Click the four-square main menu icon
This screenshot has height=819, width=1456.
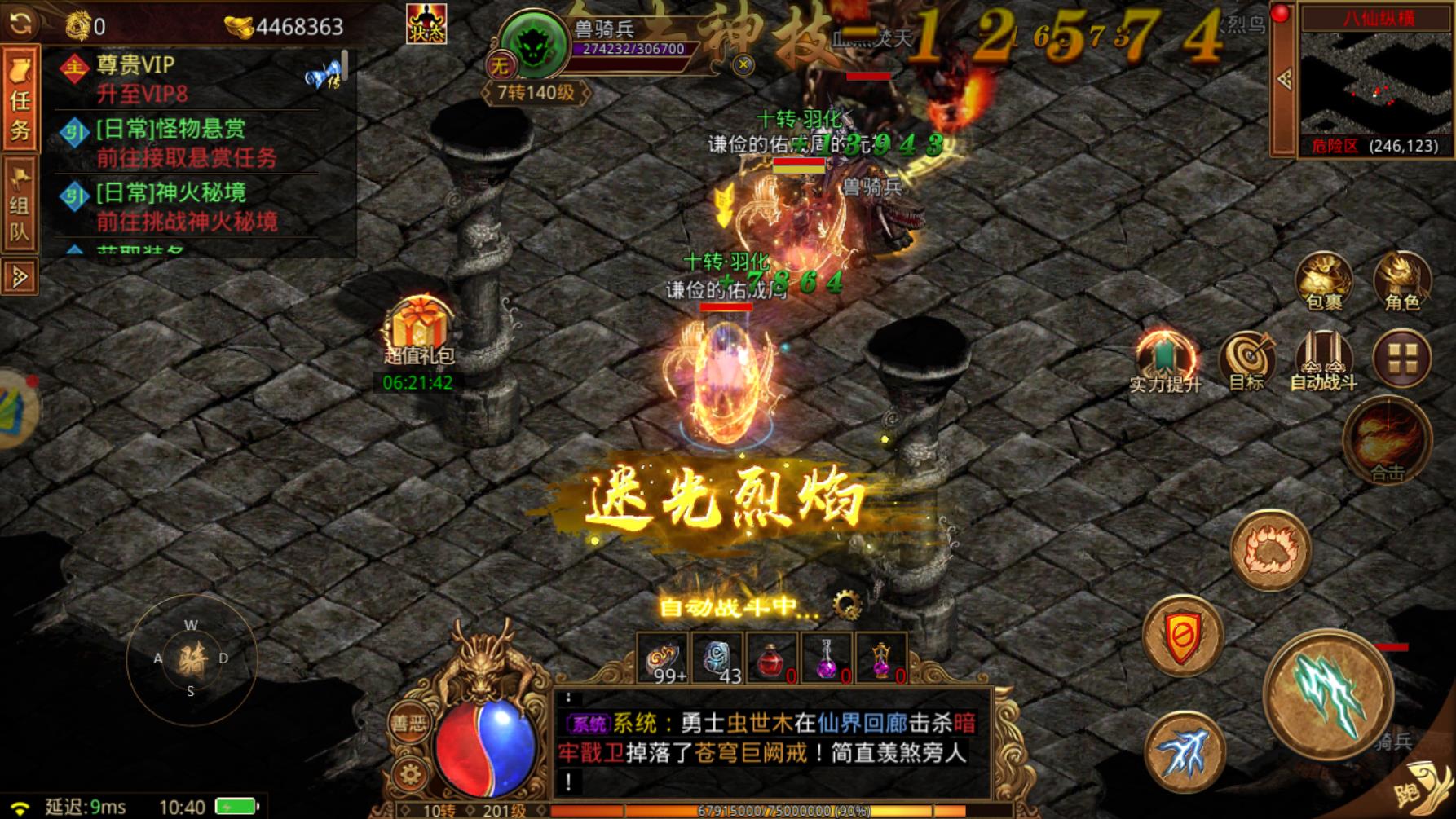click(1404, 356)
